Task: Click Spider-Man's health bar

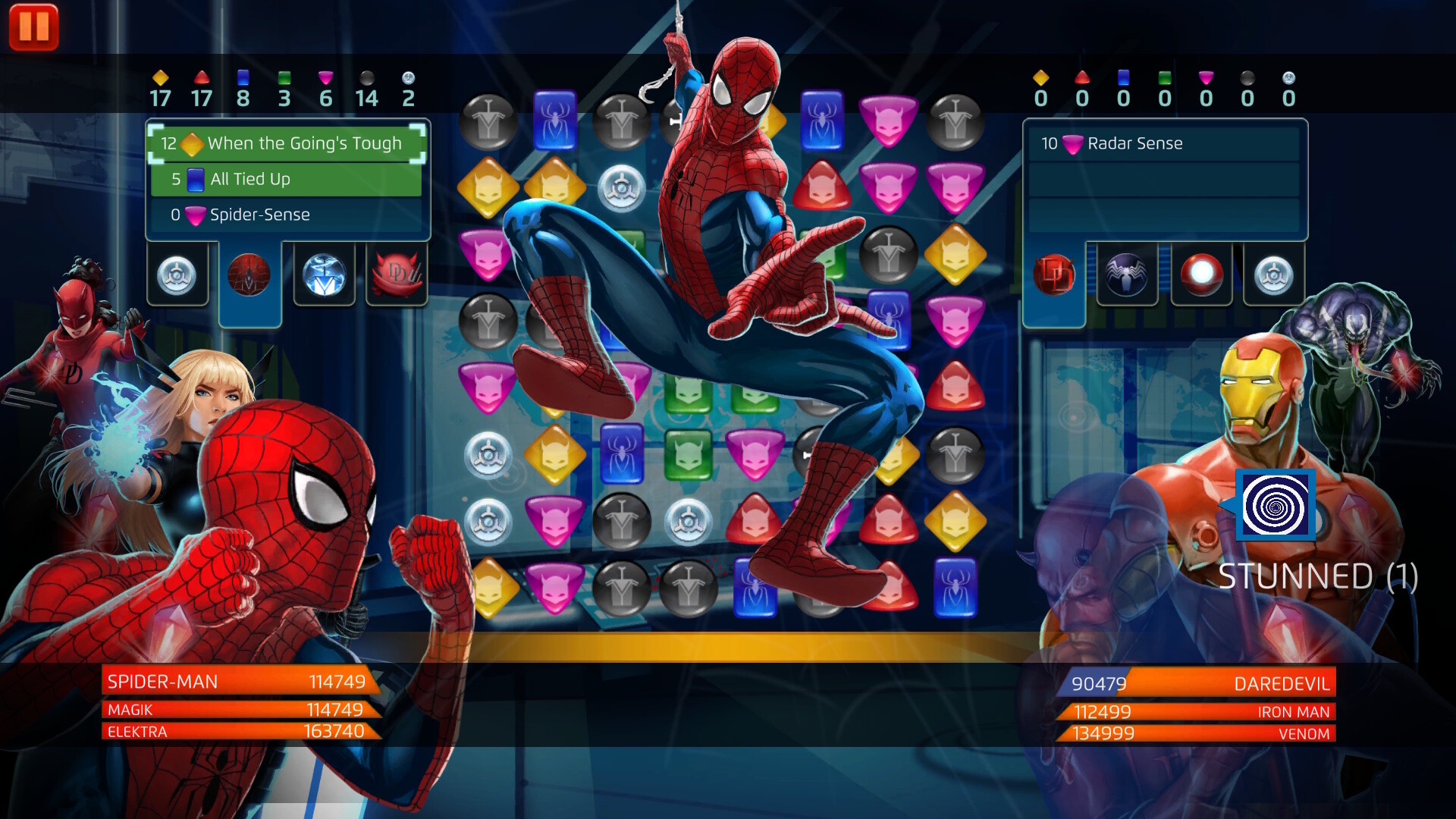Action: coord(235,681)
